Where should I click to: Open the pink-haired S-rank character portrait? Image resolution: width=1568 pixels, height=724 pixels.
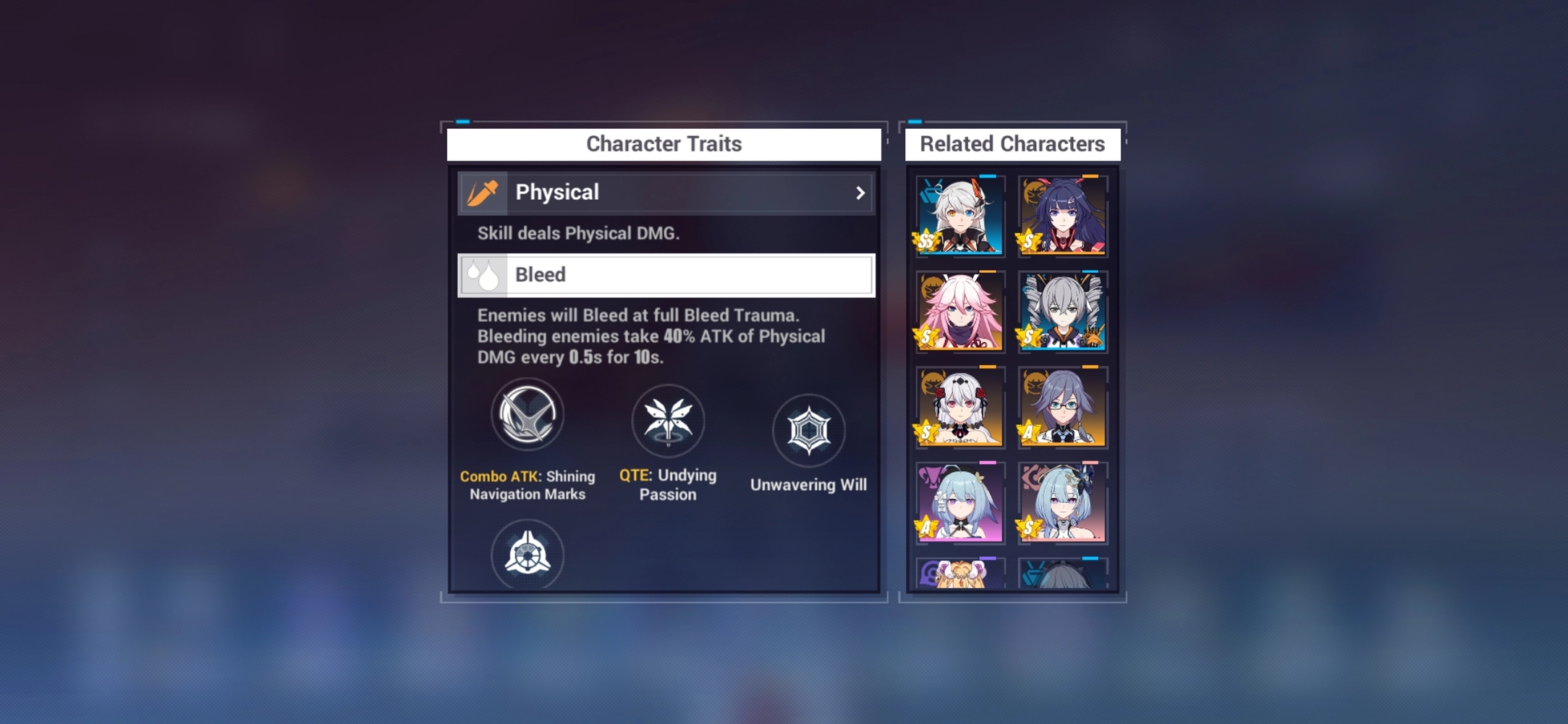[958, 311]
